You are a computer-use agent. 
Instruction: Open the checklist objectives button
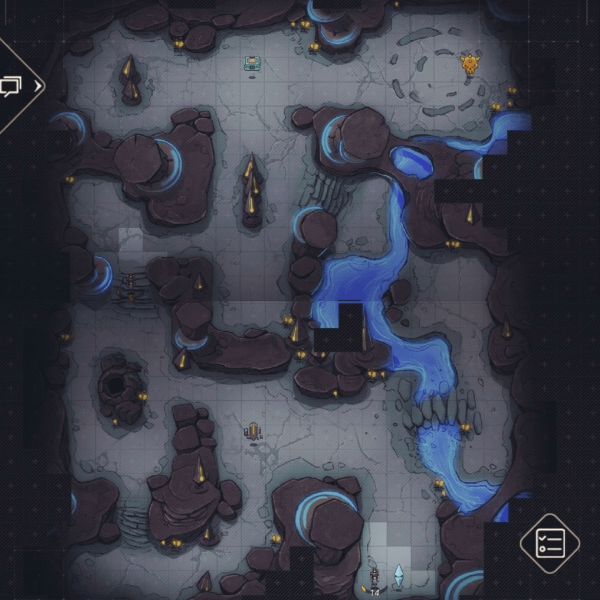point(551,543)
